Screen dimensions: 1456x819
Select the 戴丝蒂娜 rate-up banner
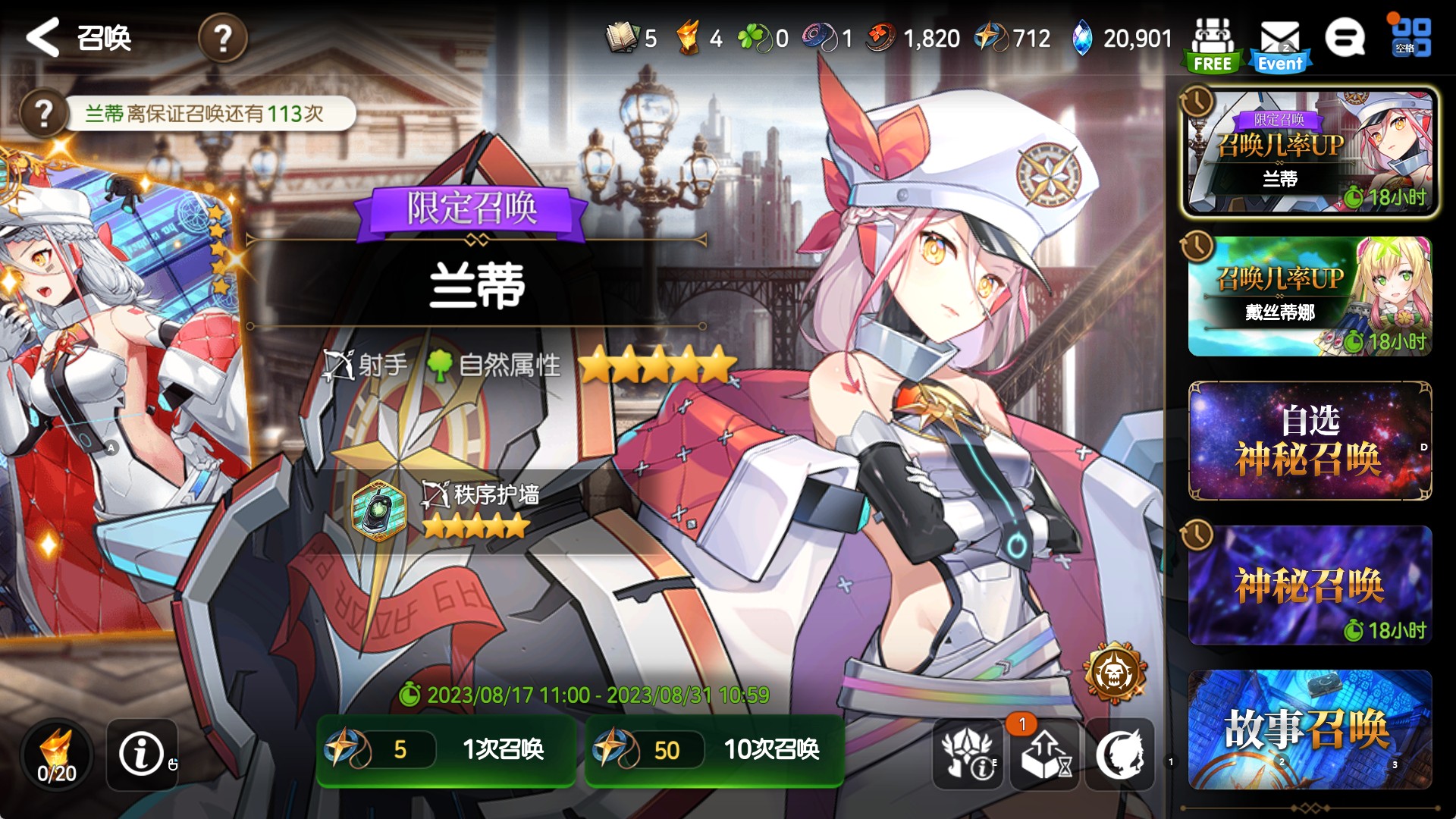point(1310,297)
